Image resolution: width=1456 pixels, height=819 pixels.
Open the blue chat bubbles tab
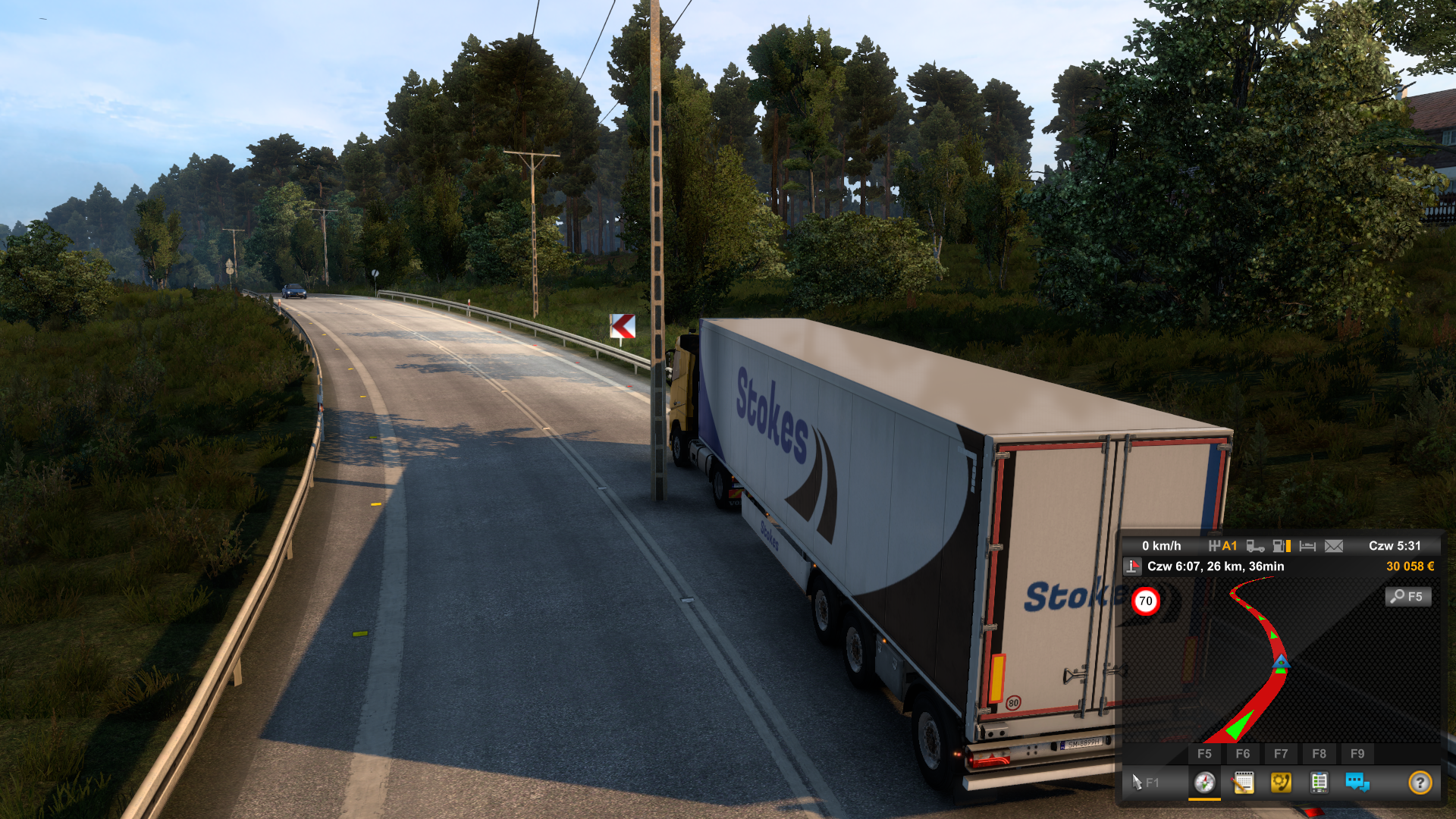(x=1357, y=782)
